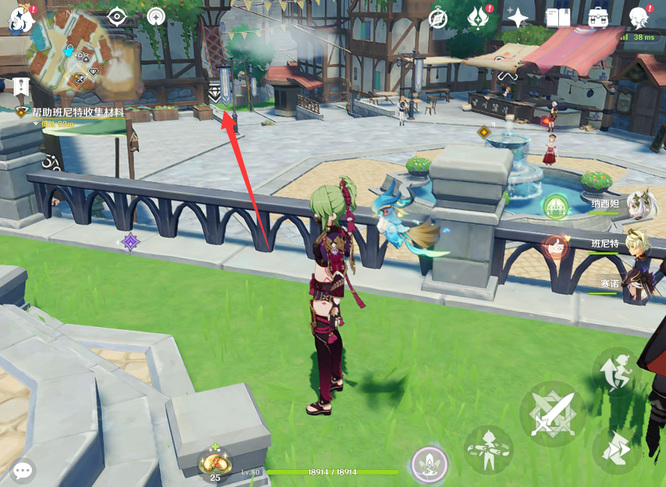The image size is (666, 487).
Task: Open the chat speech-bubble button
Action: point(20,468)
